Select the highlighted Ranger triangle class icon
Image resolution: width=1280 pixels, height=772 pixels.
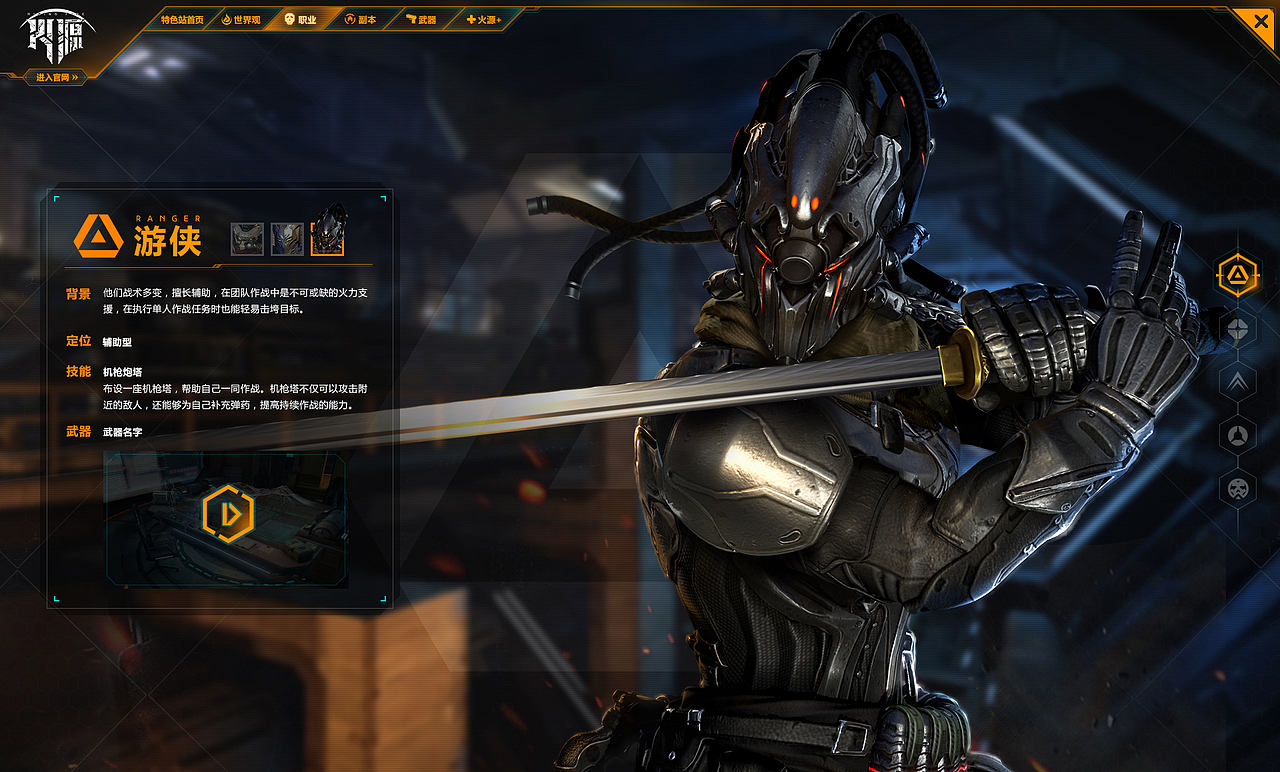(x=1237, y=275)
